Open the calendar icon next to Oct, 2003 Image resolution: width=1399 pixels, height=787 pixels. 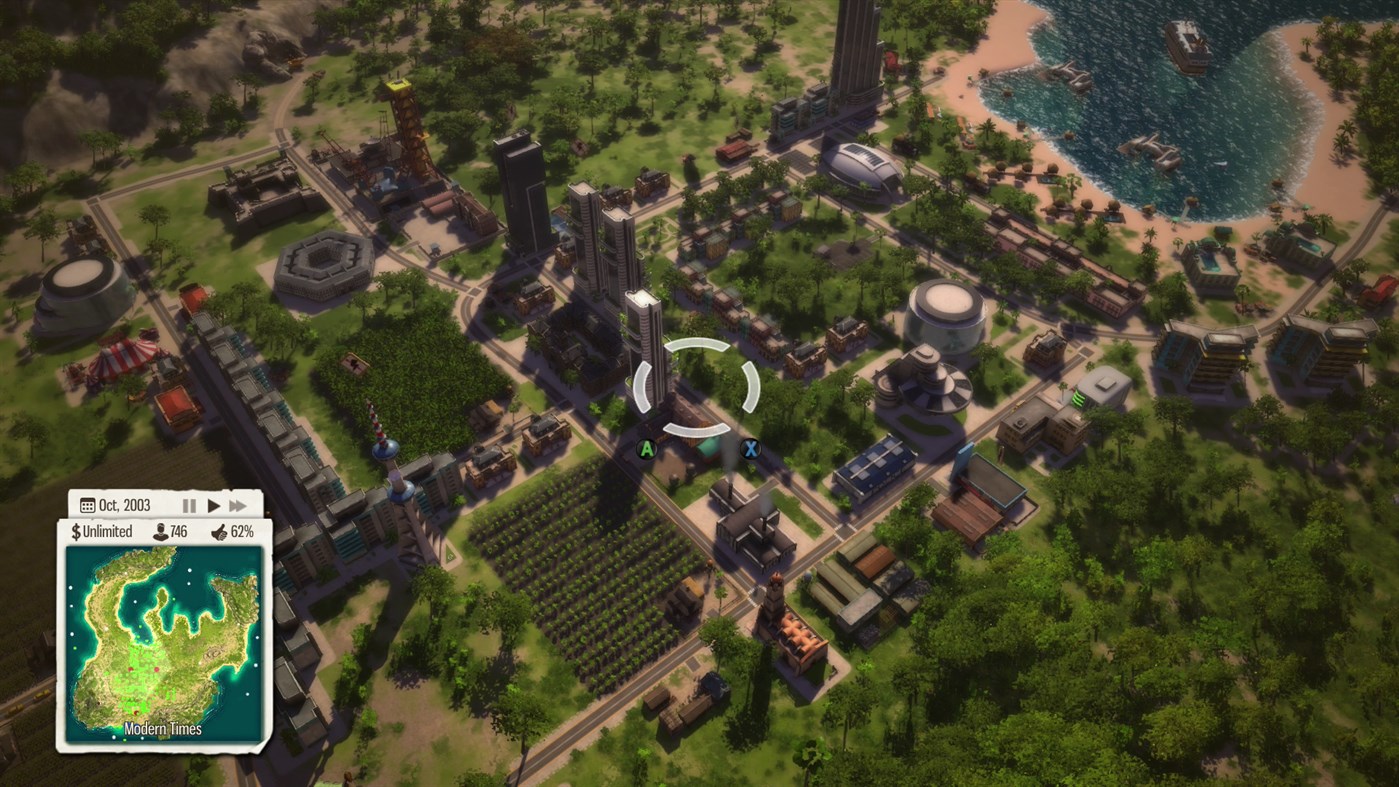90,505
